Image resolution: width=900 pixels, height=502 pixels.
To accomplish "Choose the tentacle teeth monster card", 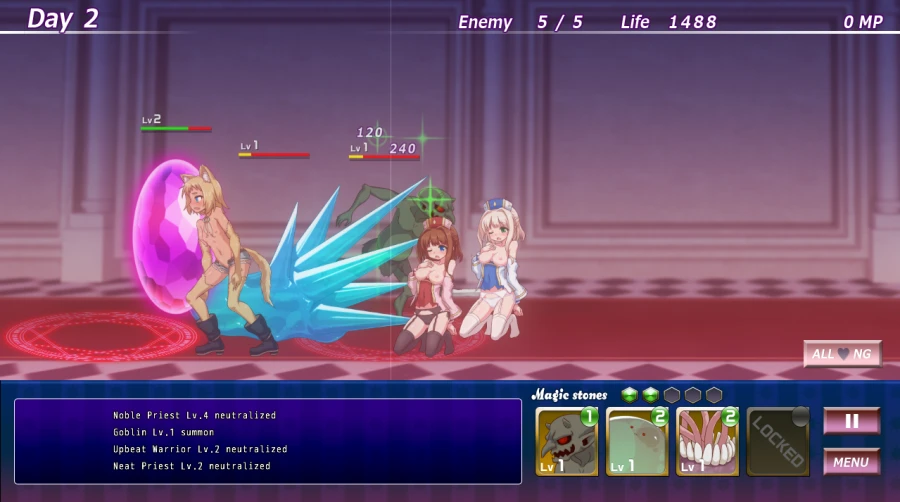I will [x=707, y=441].
